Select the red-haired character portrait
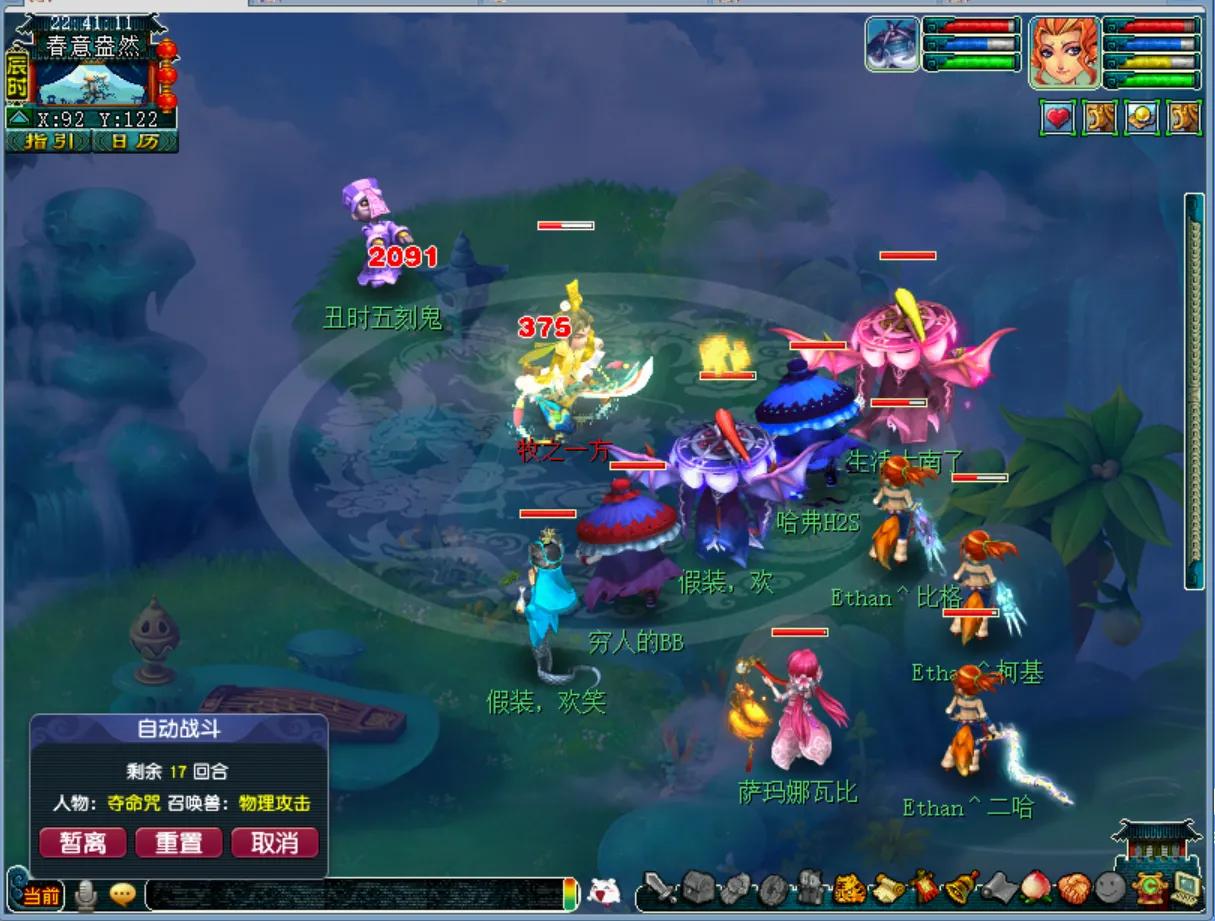The image size is (1215, 921). click(1064, 53)
